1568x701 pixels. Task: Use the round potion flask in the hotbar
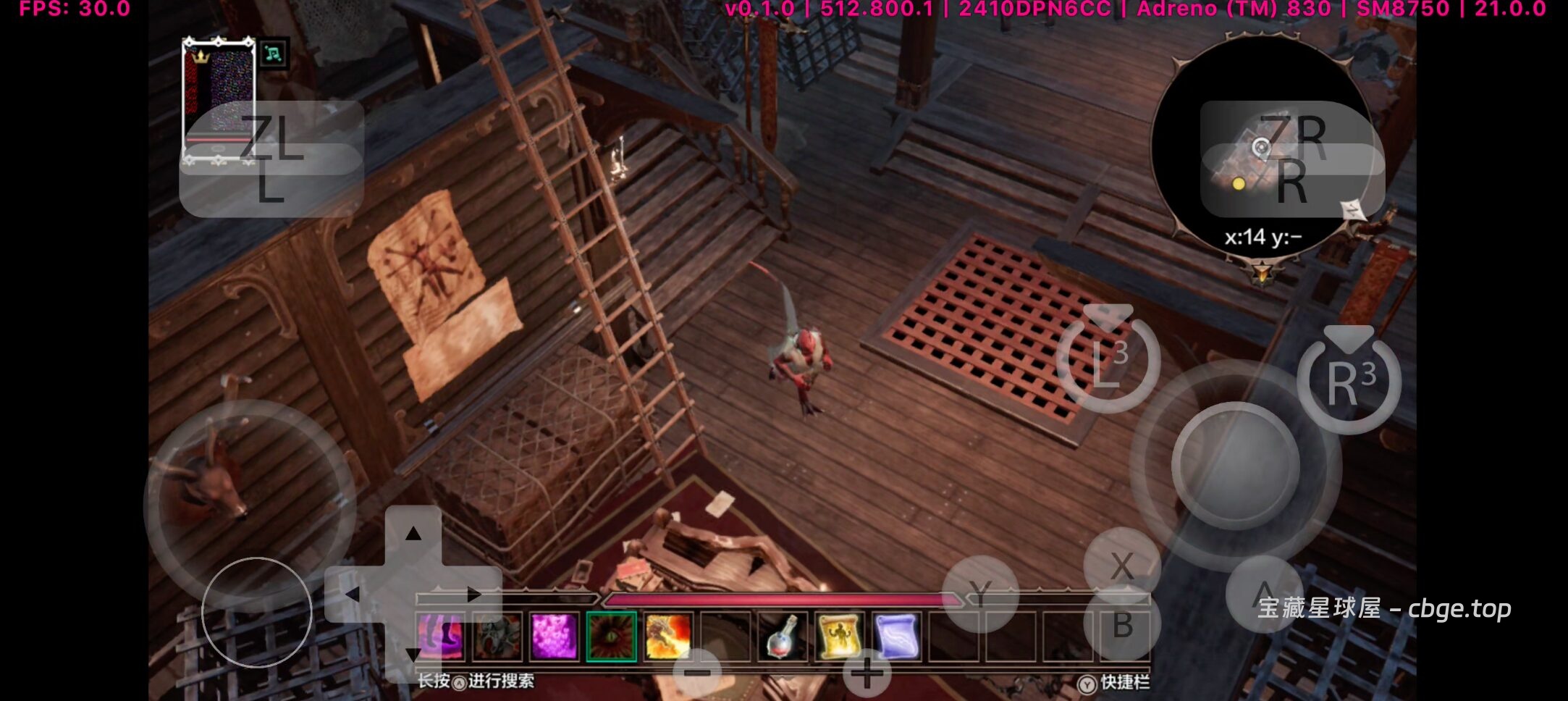click(781, 637)
